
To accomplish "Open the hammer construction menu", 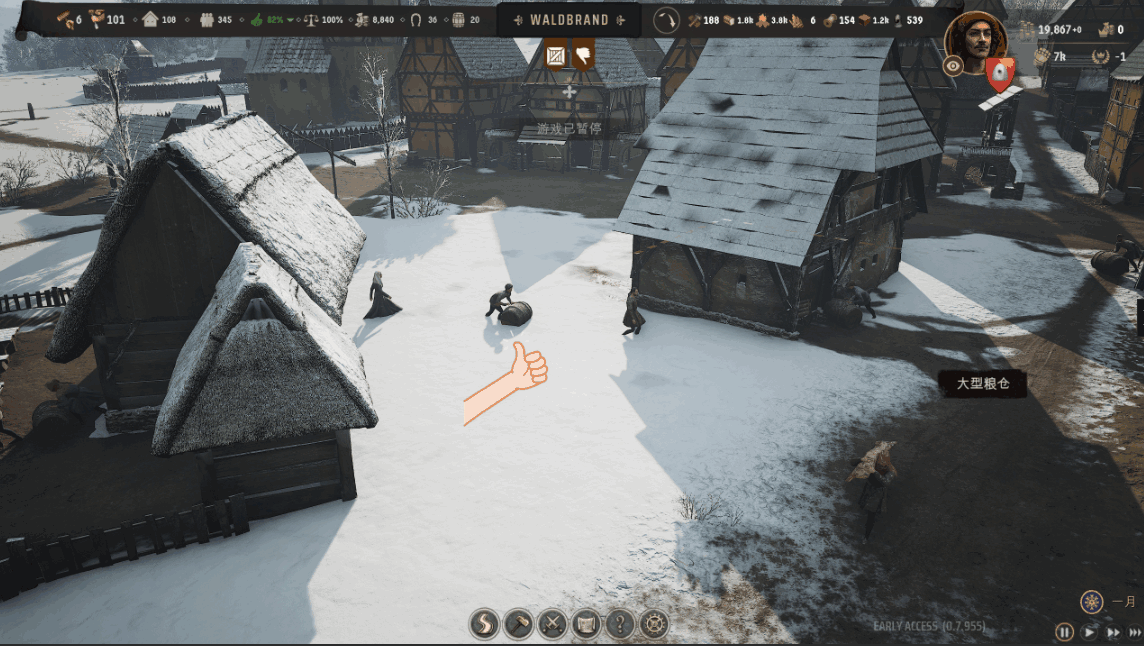I will (x=518, y=625).
